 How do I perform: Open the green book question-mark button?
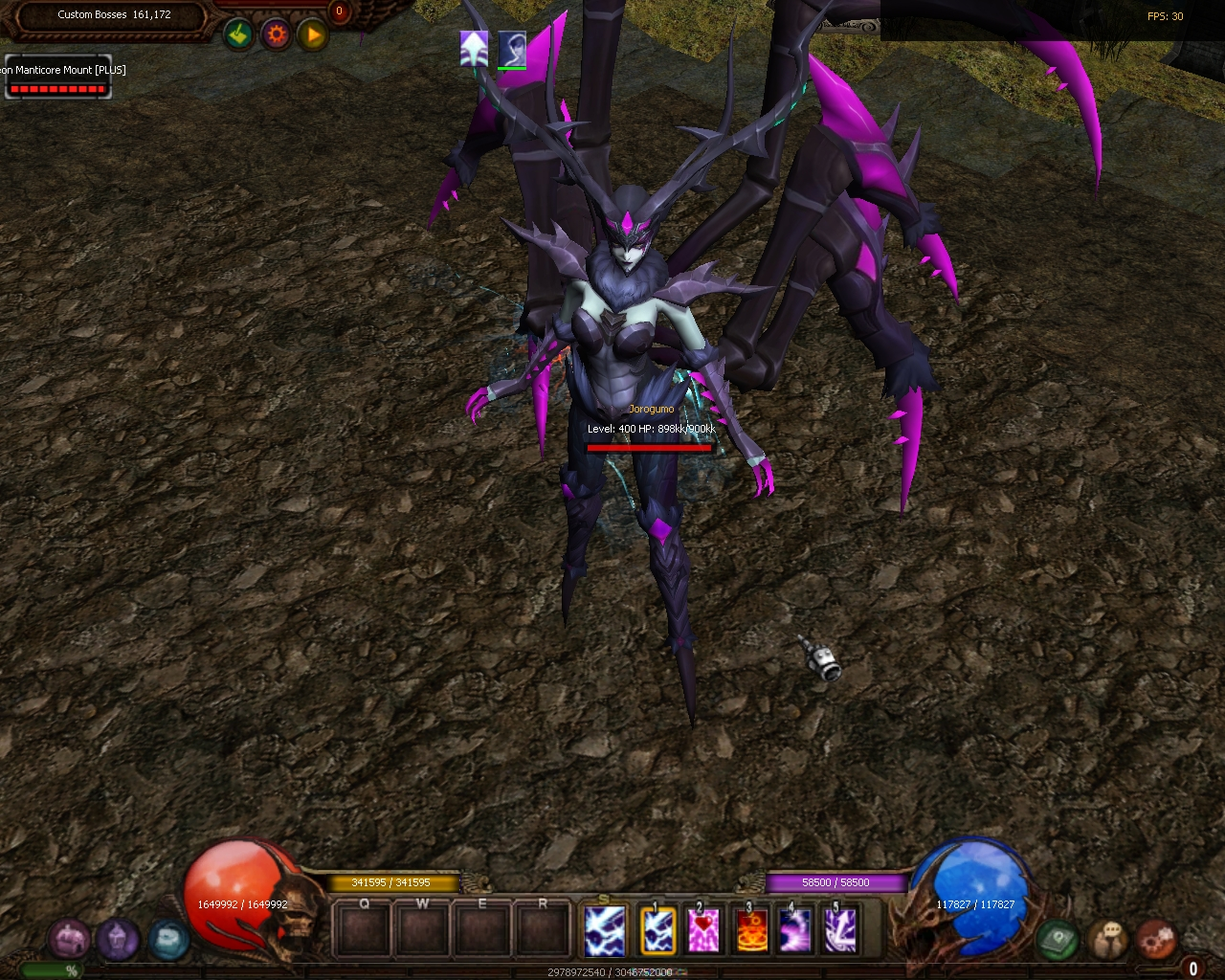[x=1058, y=940]
